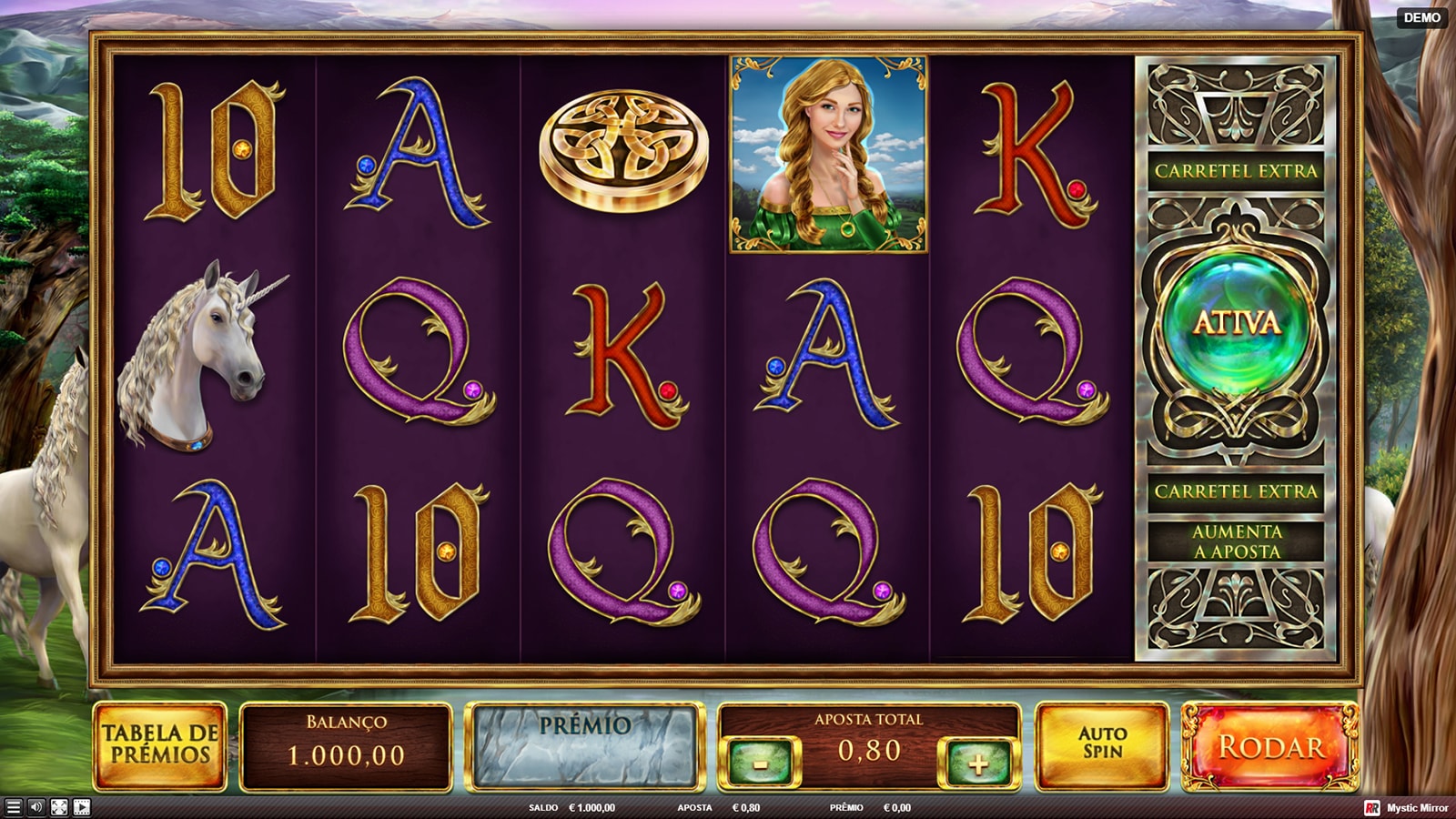Spin the reels with the Rodar button
This screenshot has width=1456, height=819.
[x=1269, y=747]
